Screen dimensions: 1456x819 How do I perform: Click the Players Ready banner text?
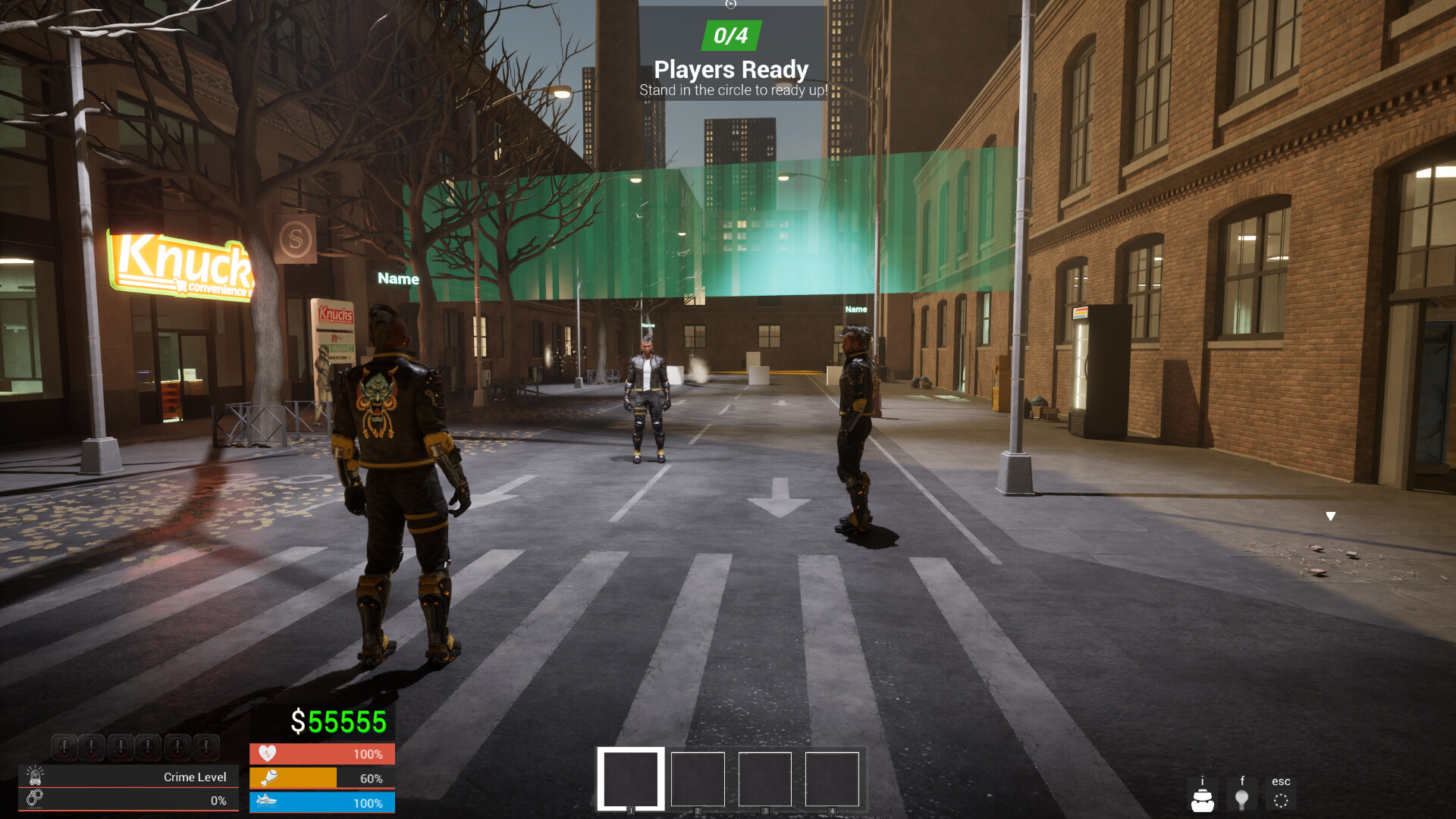click(730, 69)
